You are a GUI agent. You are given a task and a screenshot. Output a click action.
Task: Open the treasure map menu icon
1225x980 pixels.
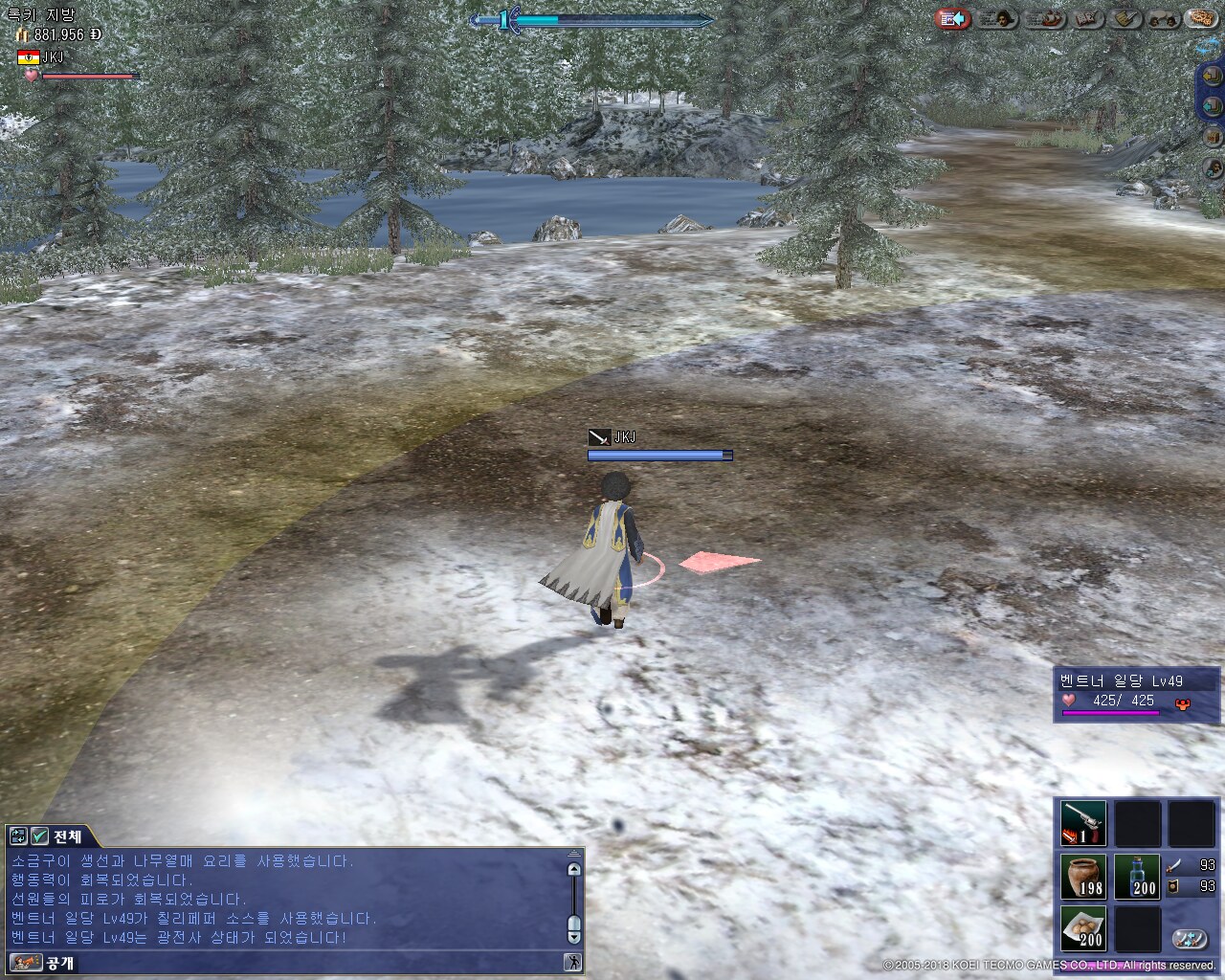(x=1087, y=19)
